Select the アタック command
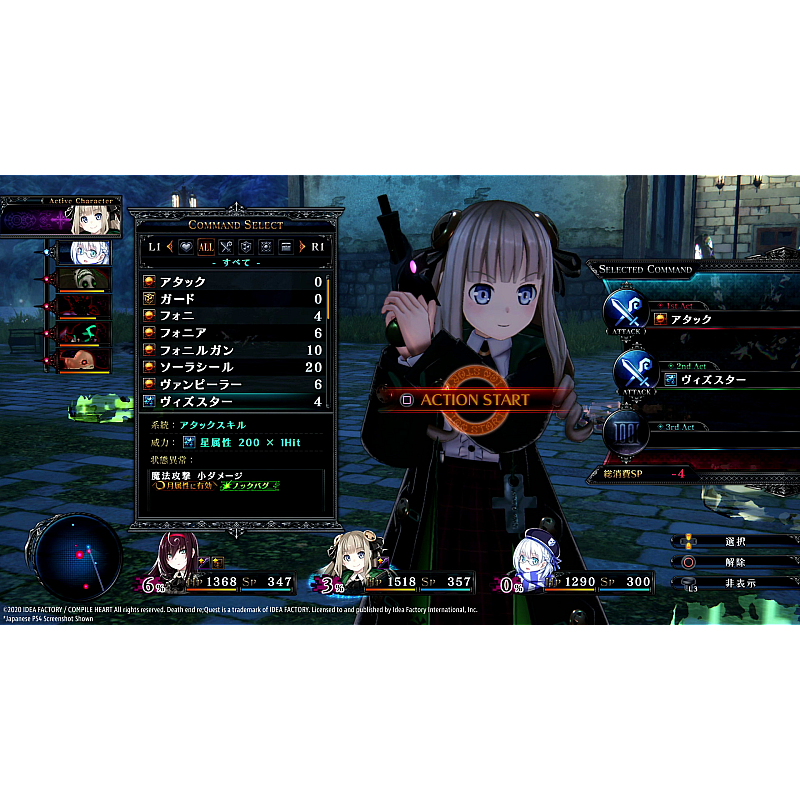Viewport: 800px width, 800px height. 232,282
